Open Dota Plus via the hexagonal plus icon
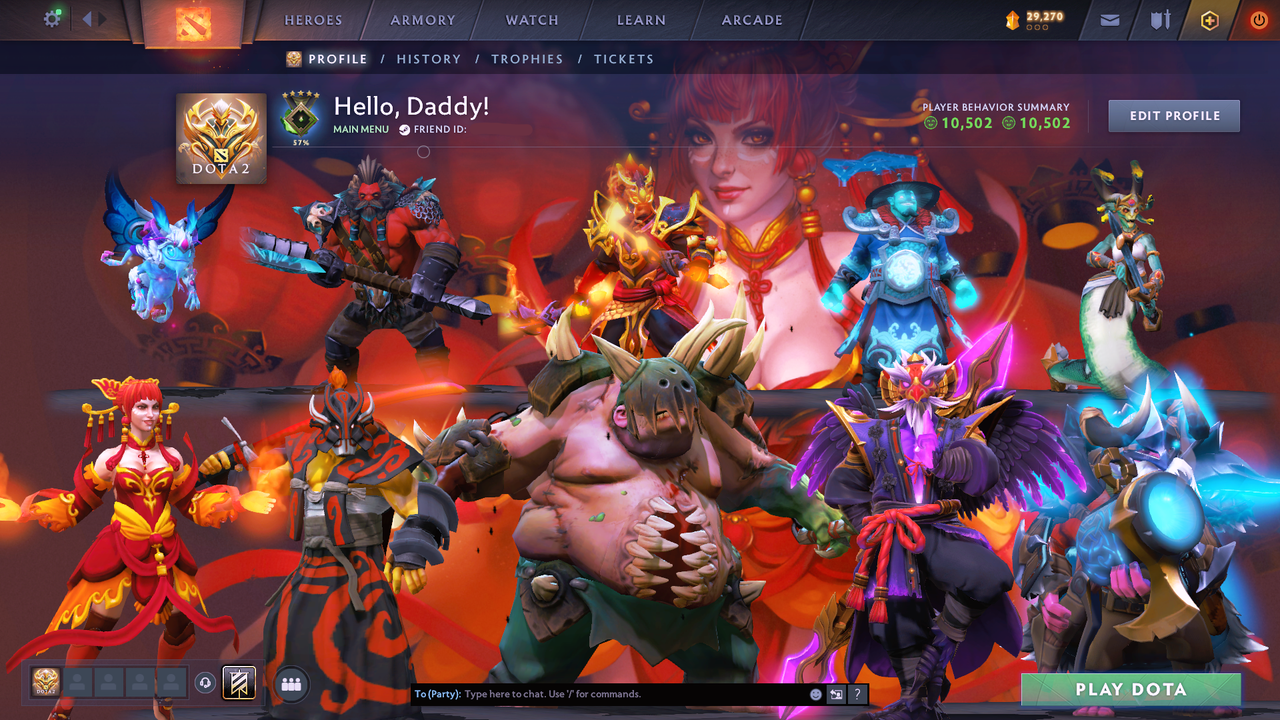The image size is (1280, 720). 1210,19
